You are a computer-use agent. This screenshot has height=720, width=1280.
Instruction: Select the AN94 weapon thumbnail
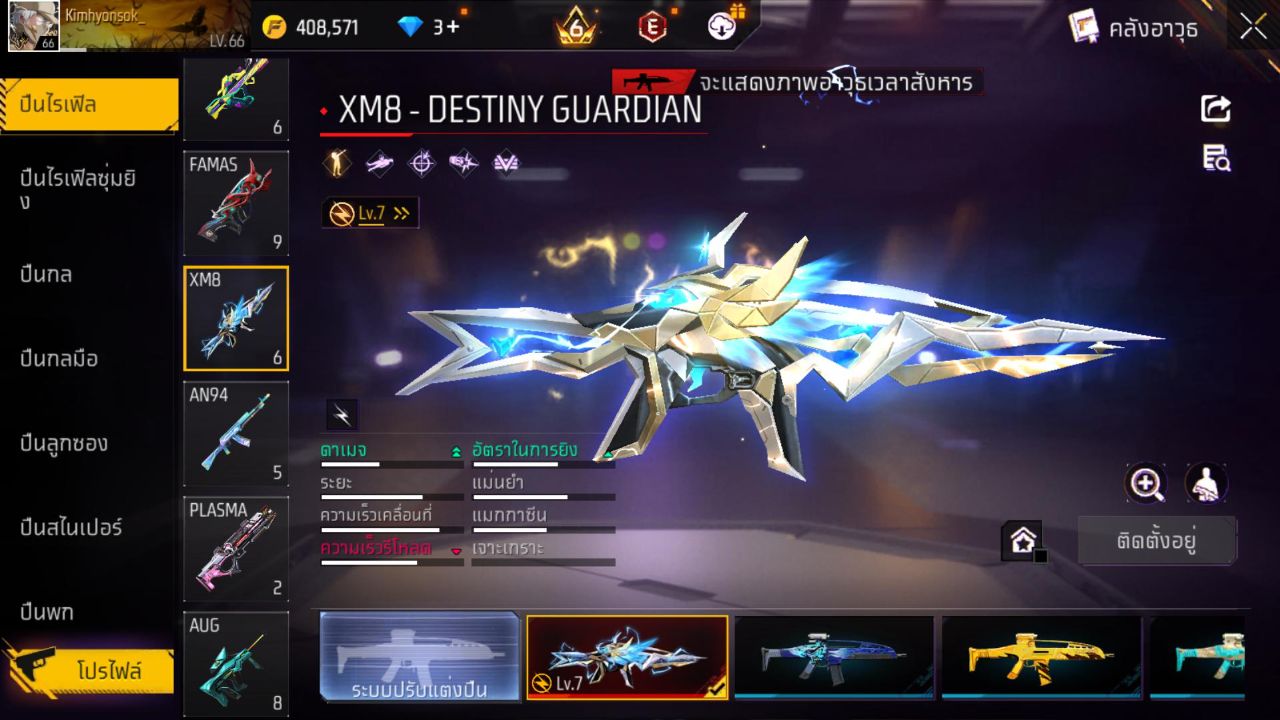click(236, 433)
